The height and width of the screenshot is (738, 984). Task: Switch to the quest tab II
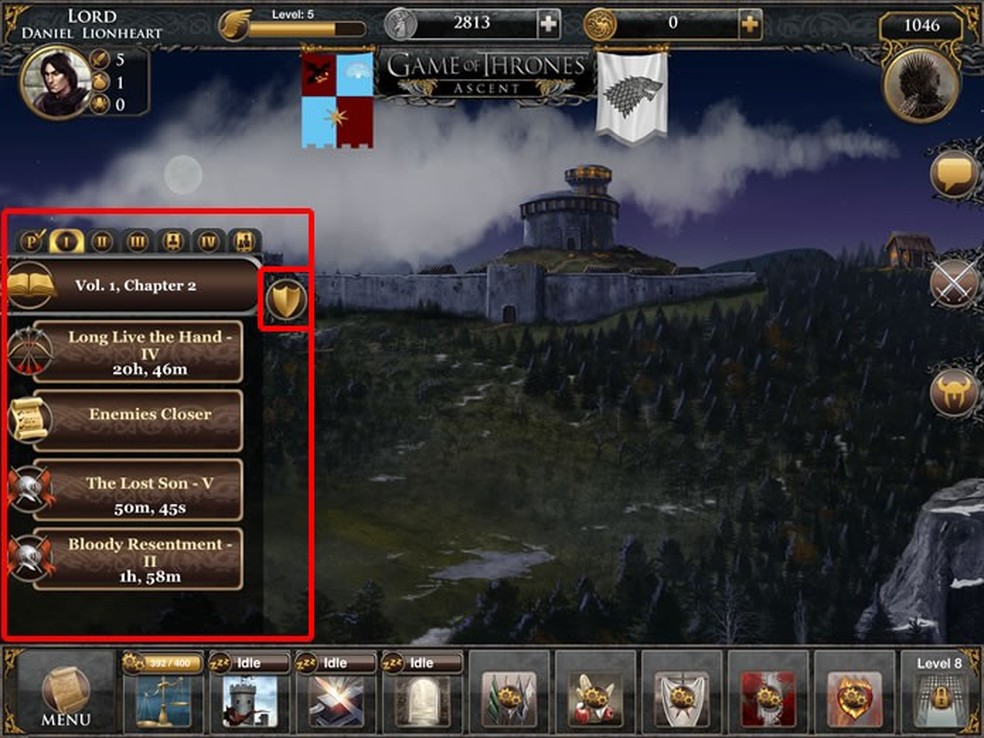point(102,241)
